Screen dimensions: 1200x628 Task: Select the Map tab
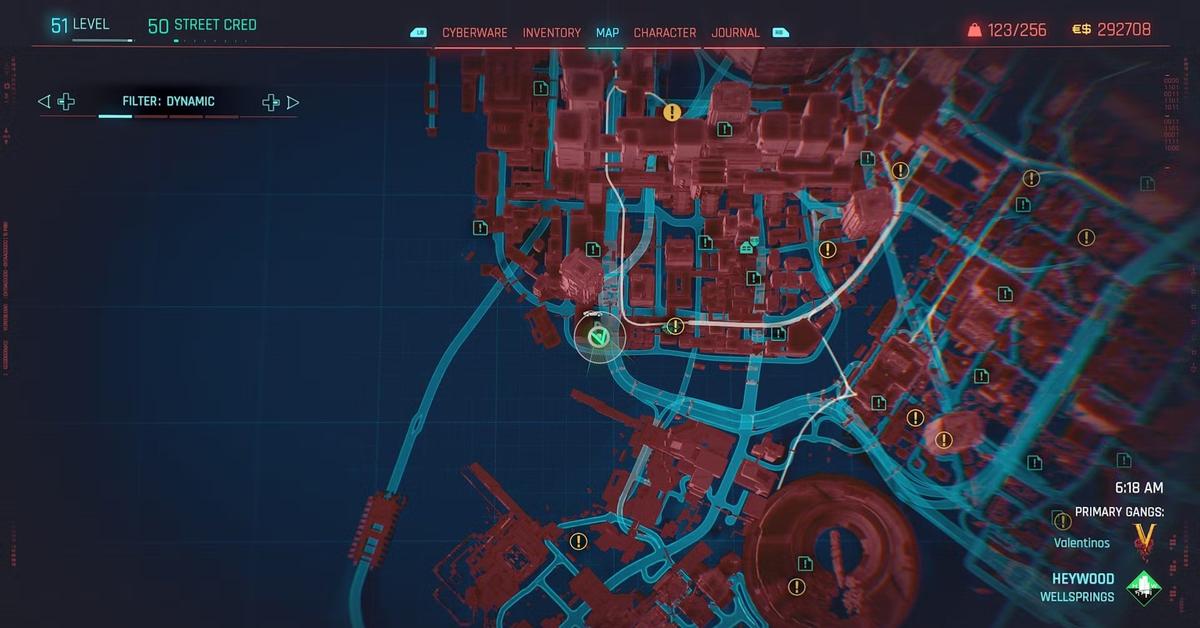pyautogui.click(x=607, y=33)
